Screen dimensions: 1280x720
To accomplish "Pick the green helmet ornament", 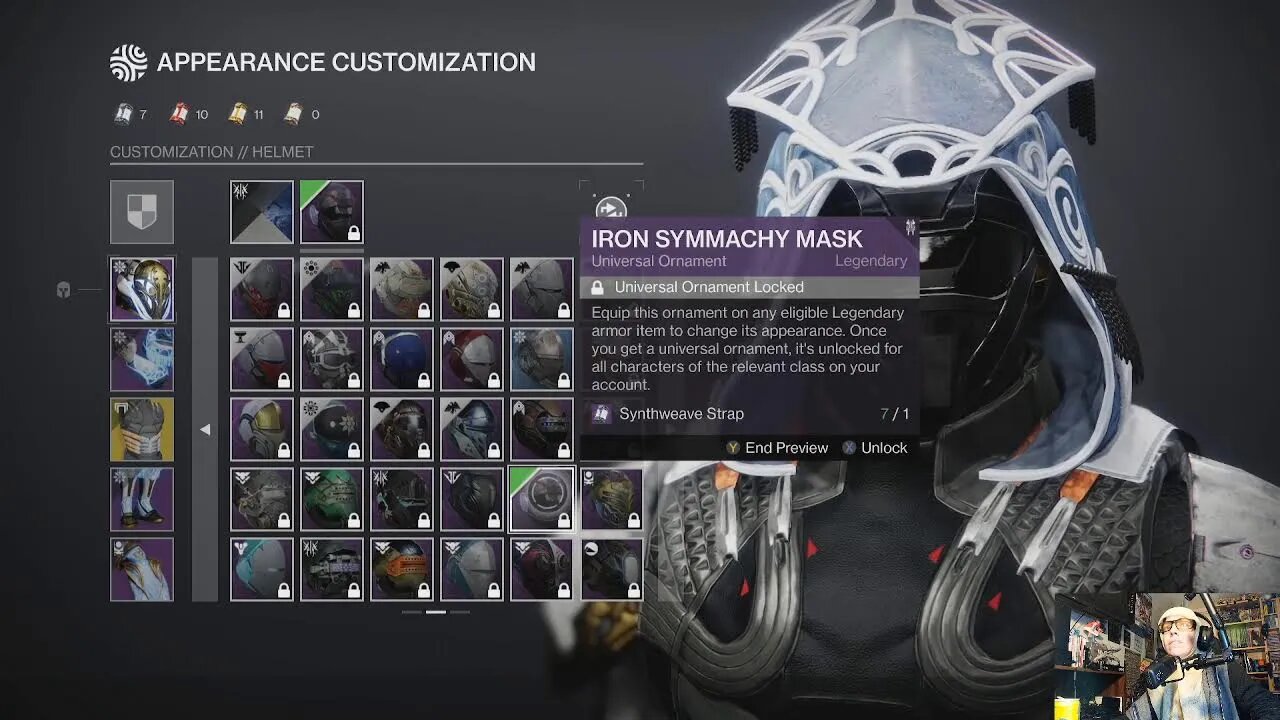I will 332,500.
